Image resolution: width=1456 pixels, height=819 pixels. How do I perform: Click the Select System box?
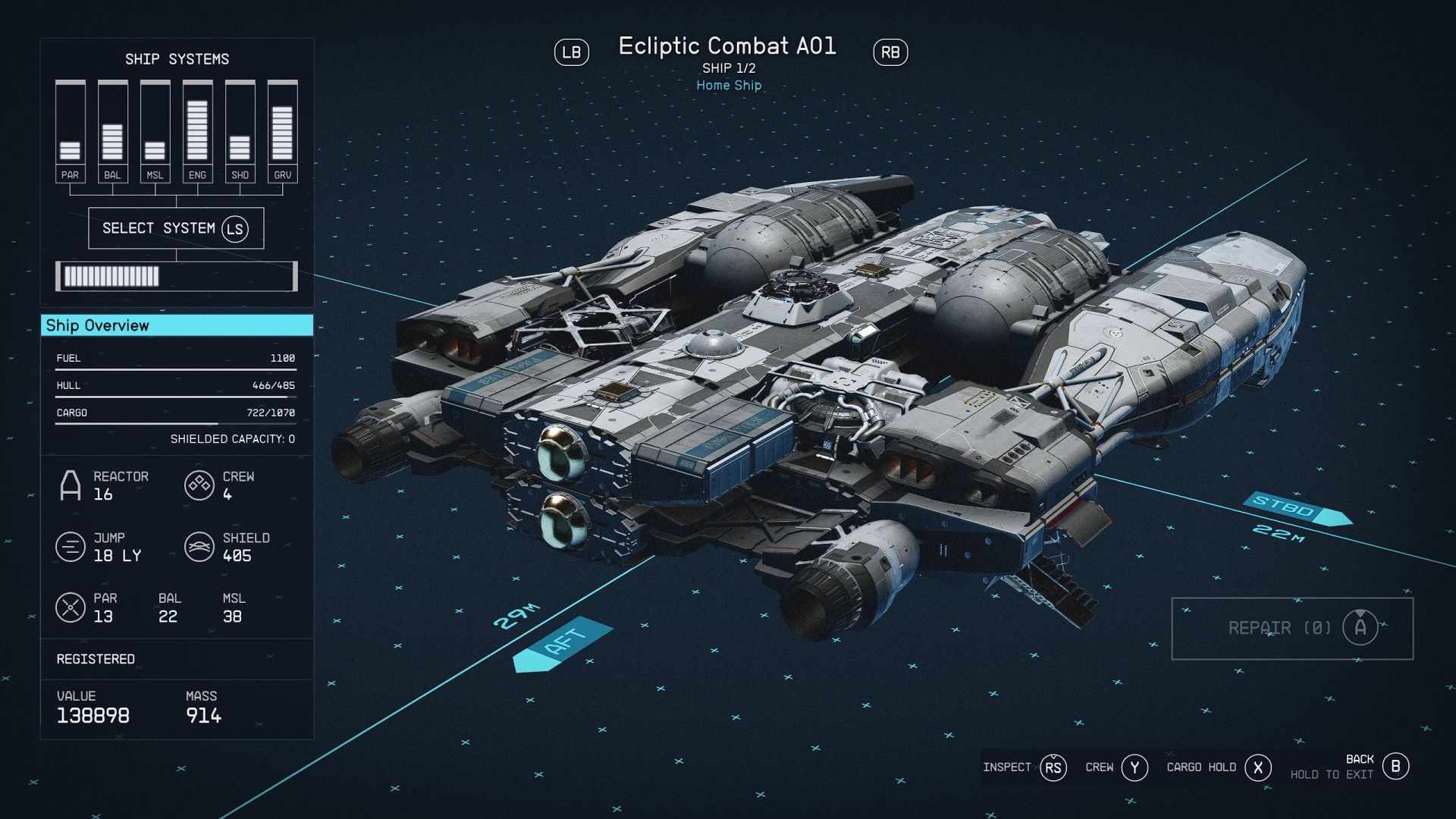point(176,228)
